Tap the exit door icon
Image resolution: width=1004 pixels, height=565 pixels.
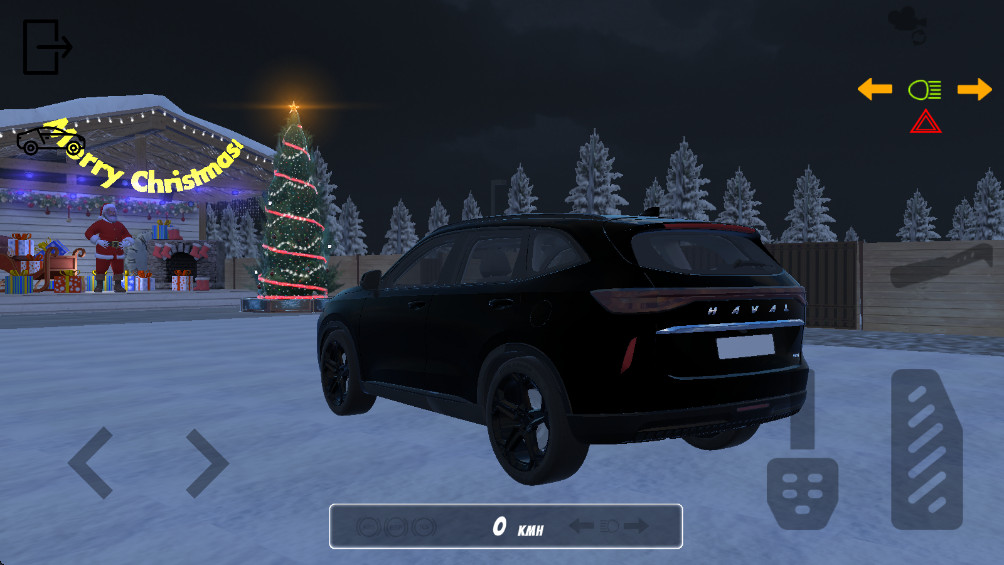(46, 47)
